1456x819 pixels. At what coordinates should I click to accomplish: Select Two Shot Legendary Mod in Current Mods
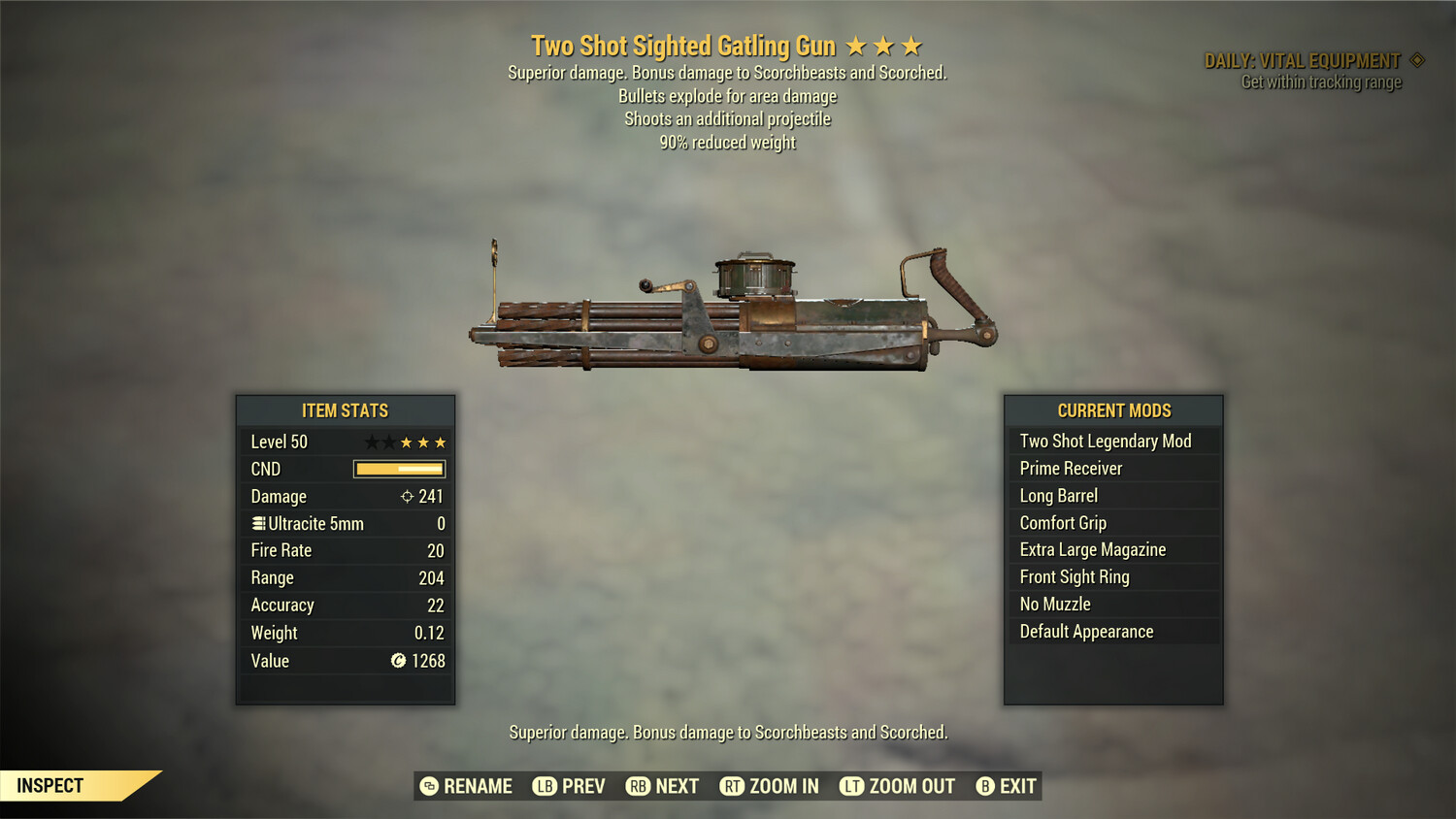1105,441
